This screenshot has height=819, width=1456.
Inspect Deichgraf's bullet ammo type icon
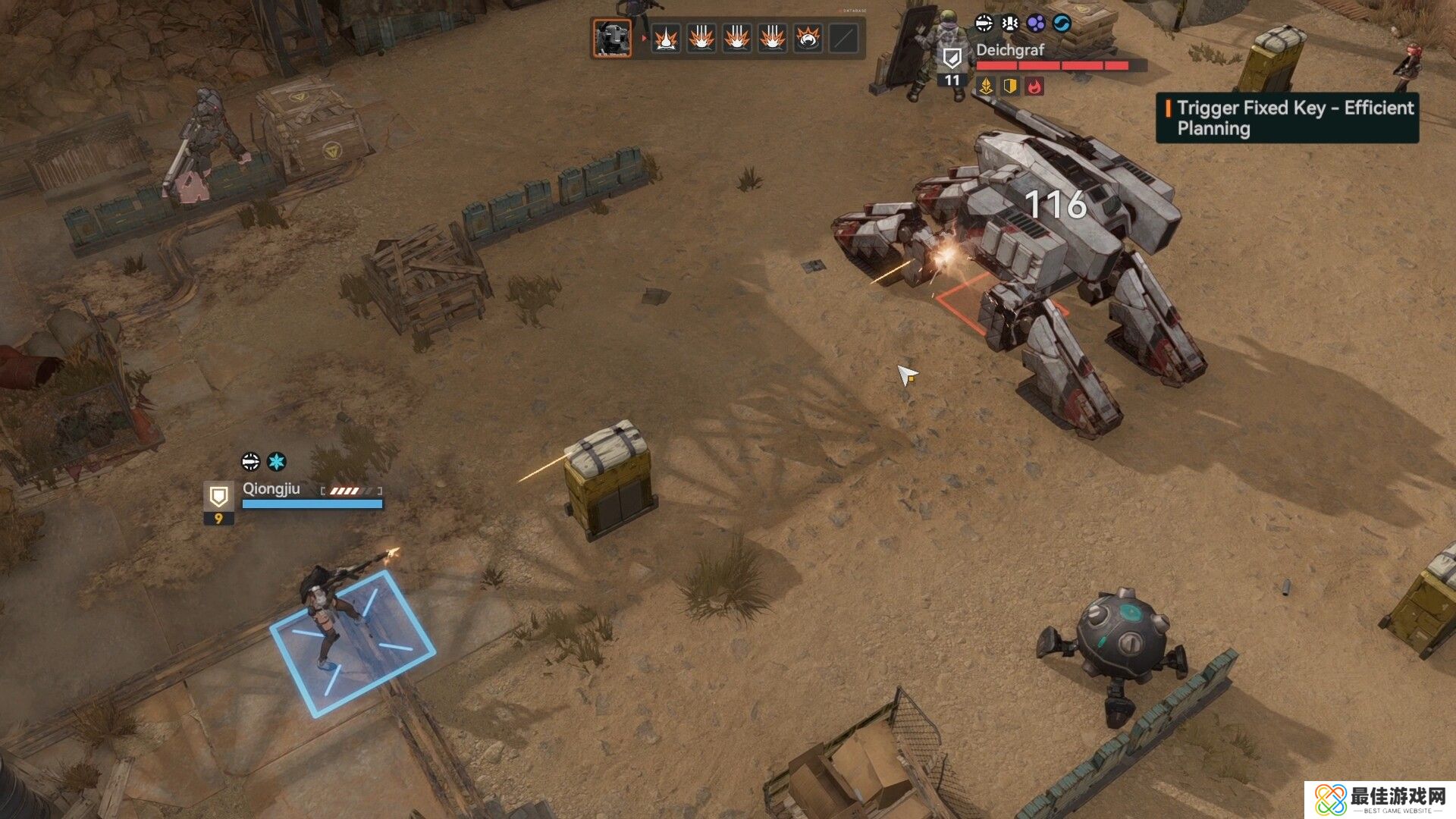click(x=984, y=24)
